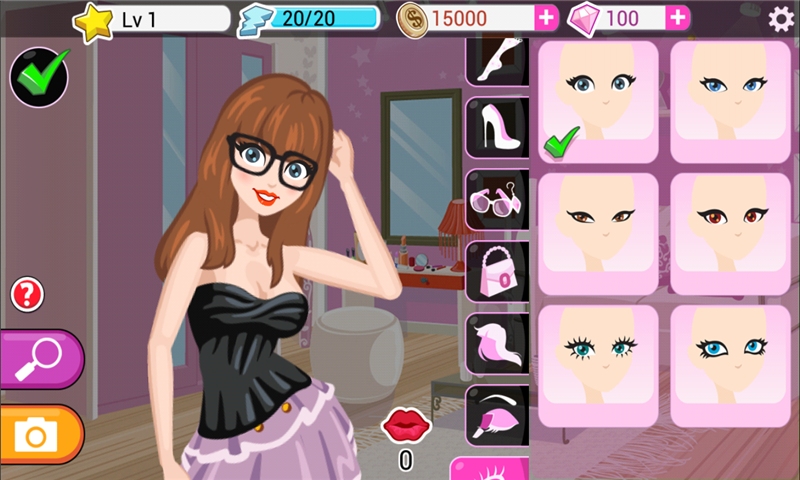The height and width of the screenshot is (480, 800).
Task: Select the eyes thumbnail marked with a checkmark
Action: [598, 101]
